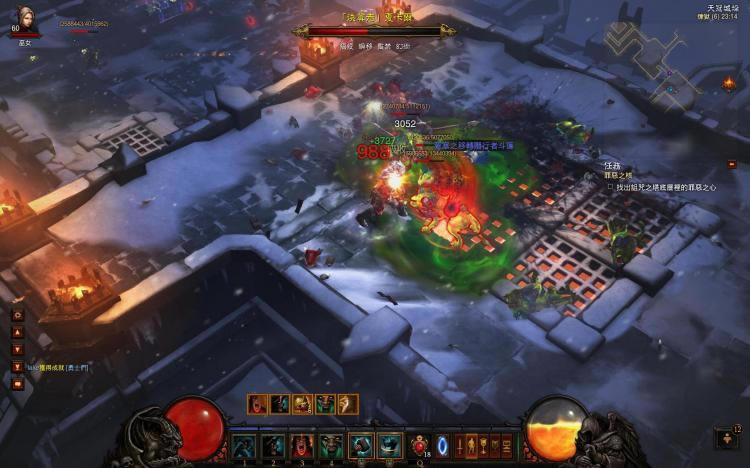Use the screaming face skill in slot 3

click(303, 446)
